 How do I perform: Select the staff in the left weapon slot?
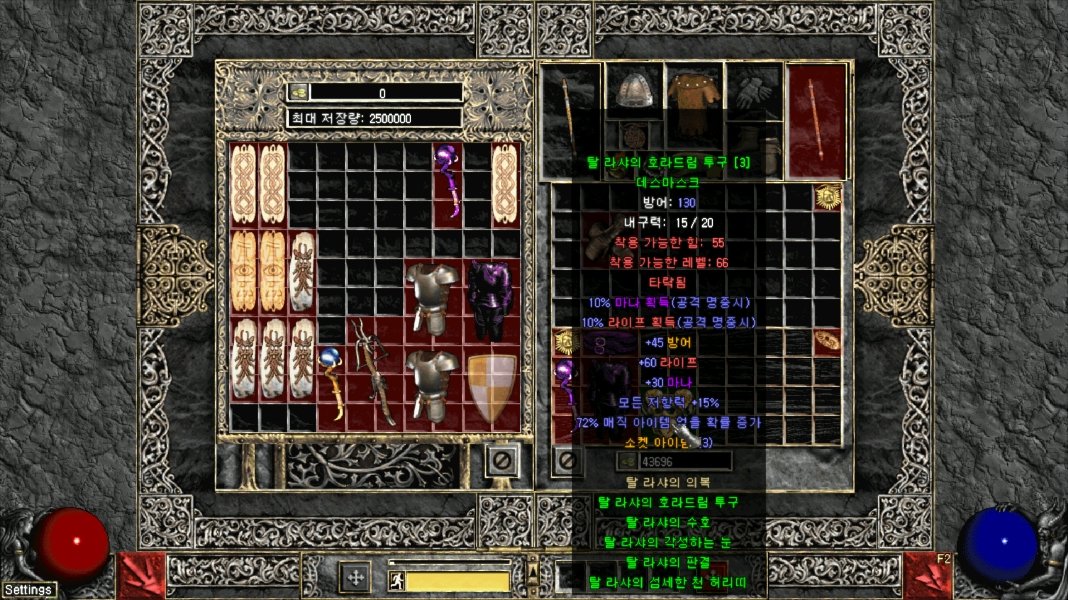point(570,120)
